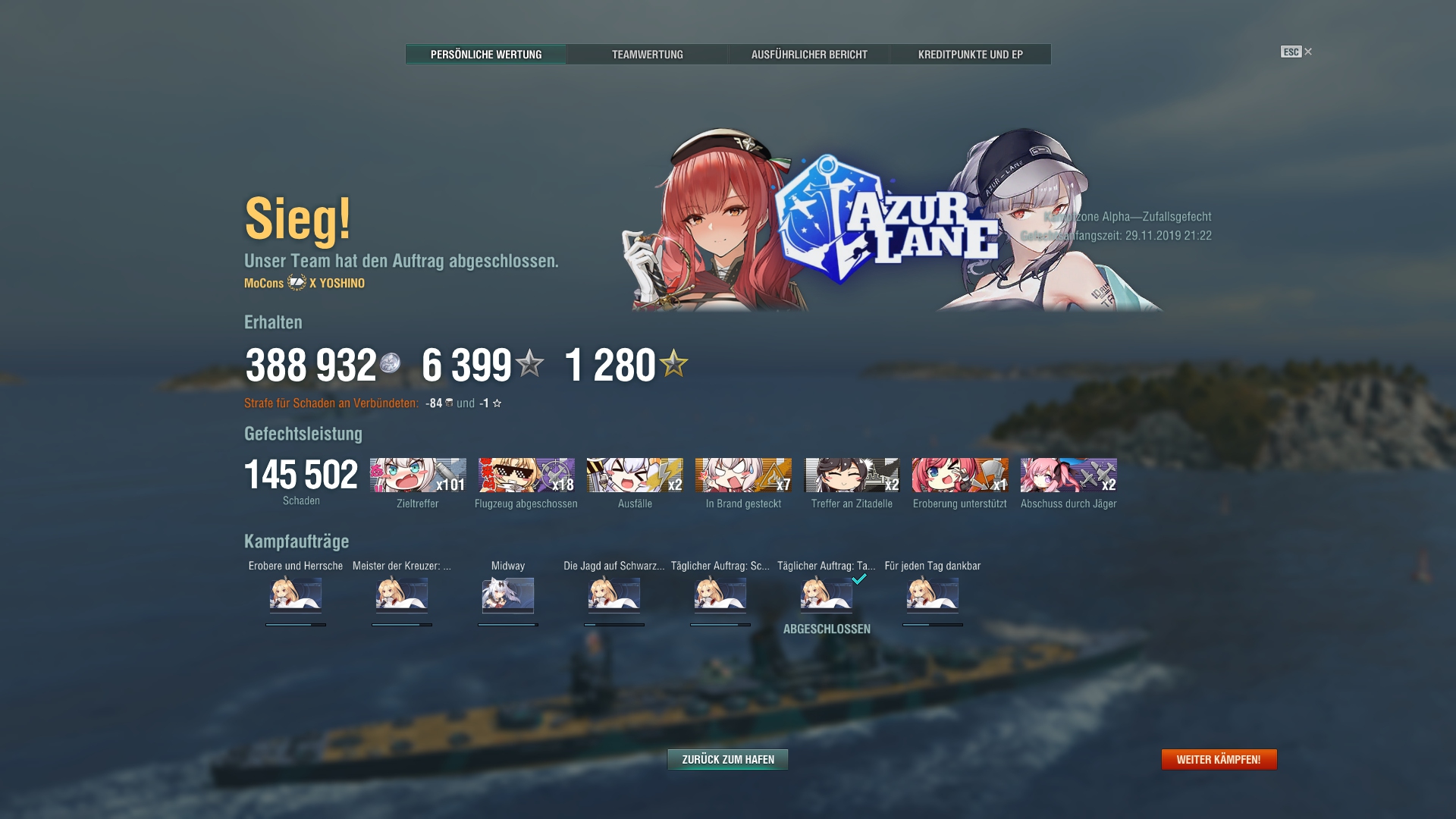Switch to KREDITPUNKTE UND EP tab
Viewport: 1456px width, 819px height.
click(971, 54)
